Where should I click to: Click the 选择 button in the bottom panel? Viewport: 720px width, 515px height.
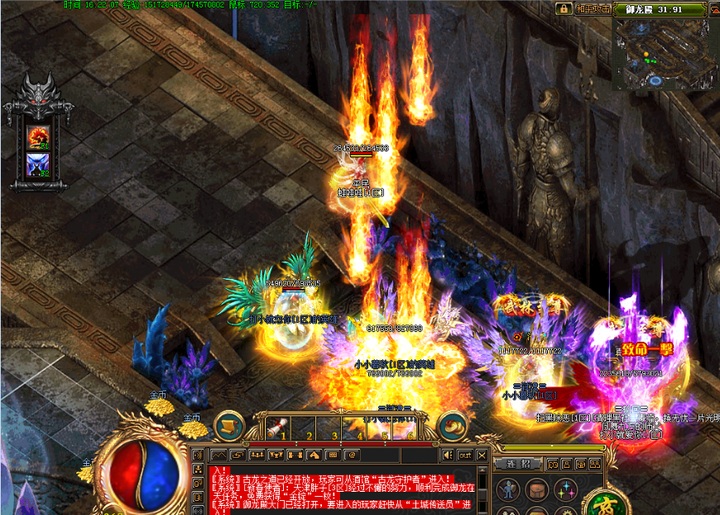518,464
